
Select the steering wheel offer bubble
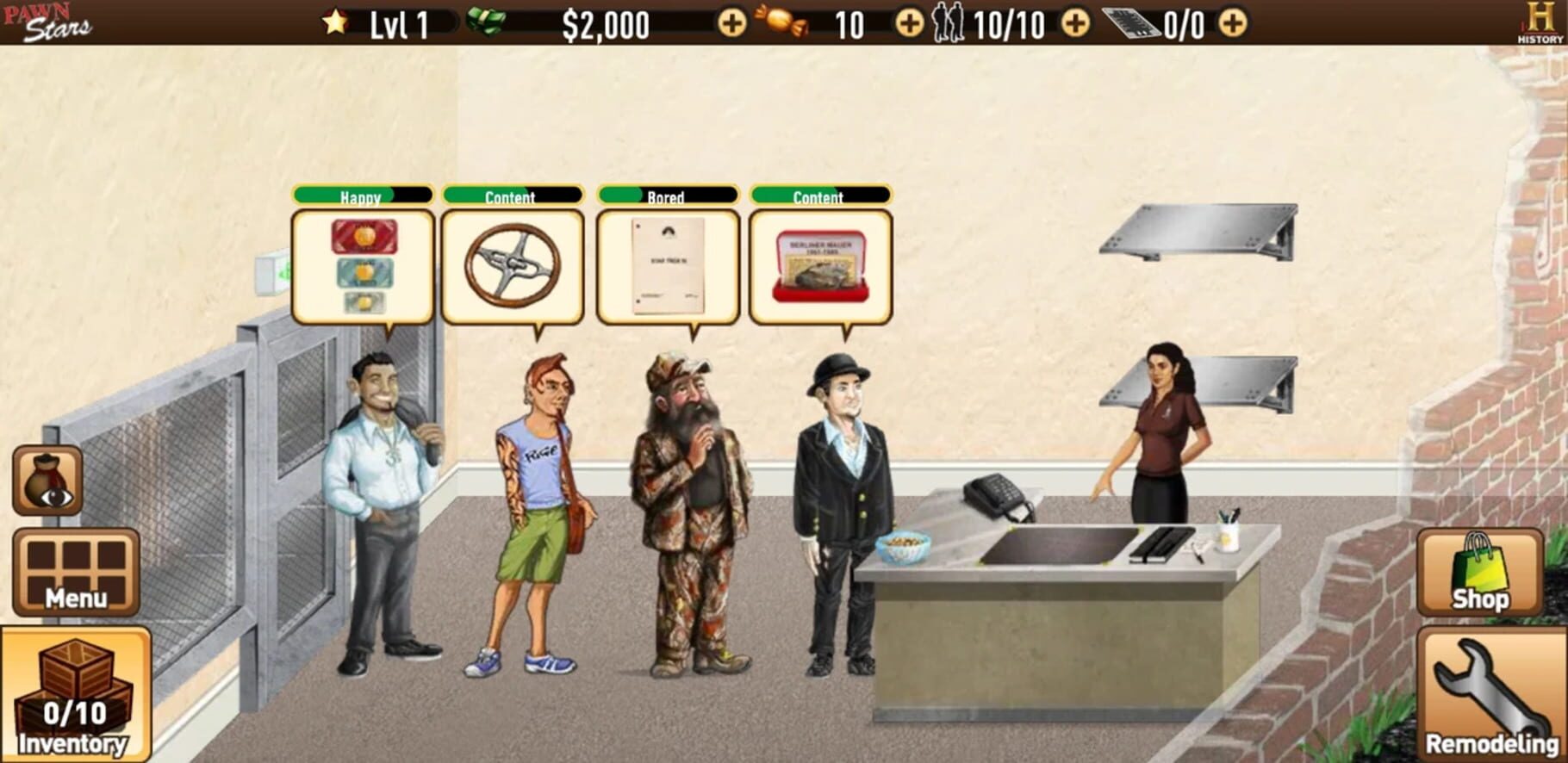pos(513,266)
